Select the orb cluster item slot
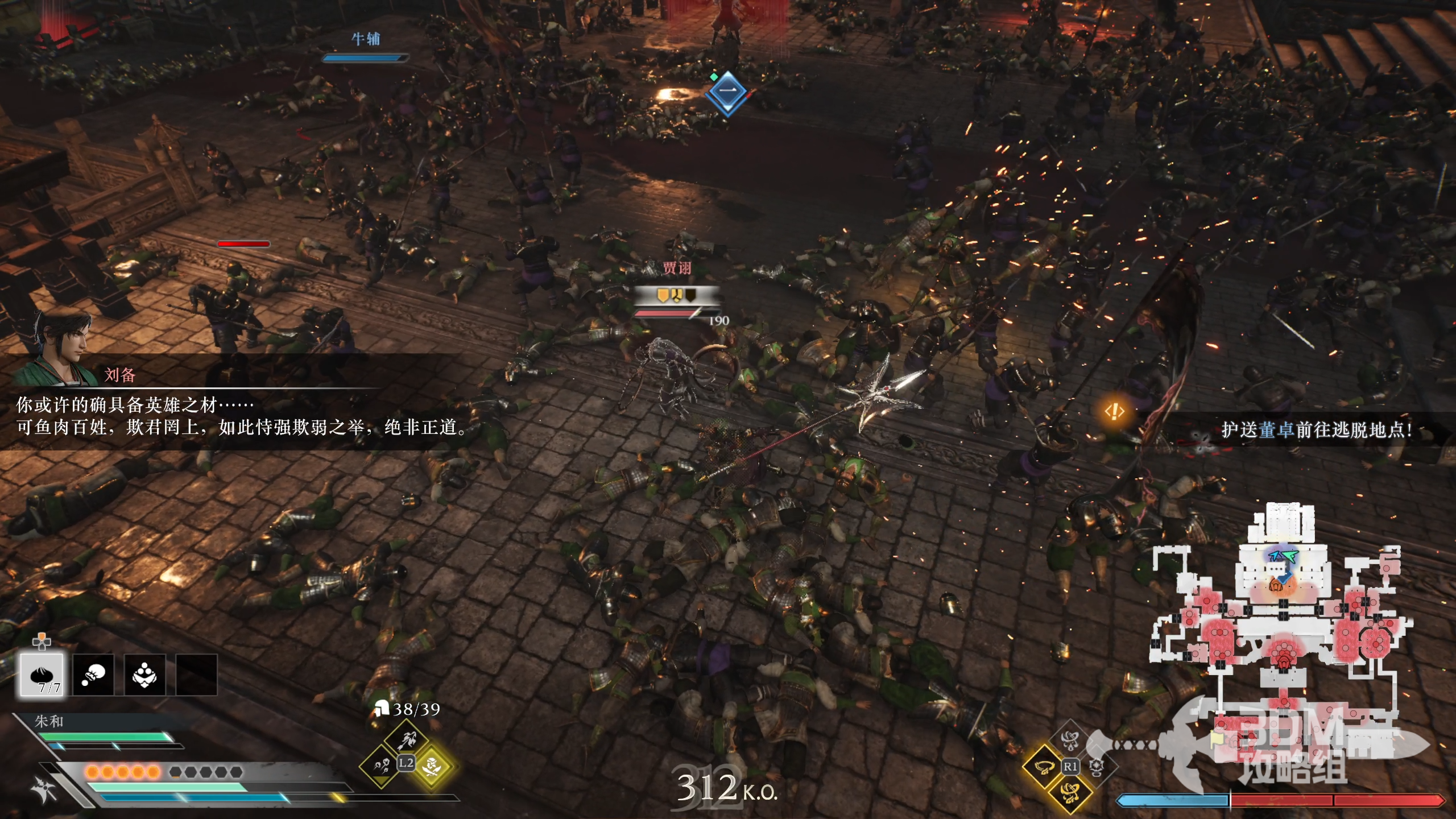Image resolution: width=1456 pixels, height=819 pixels. tap(144, 675)
